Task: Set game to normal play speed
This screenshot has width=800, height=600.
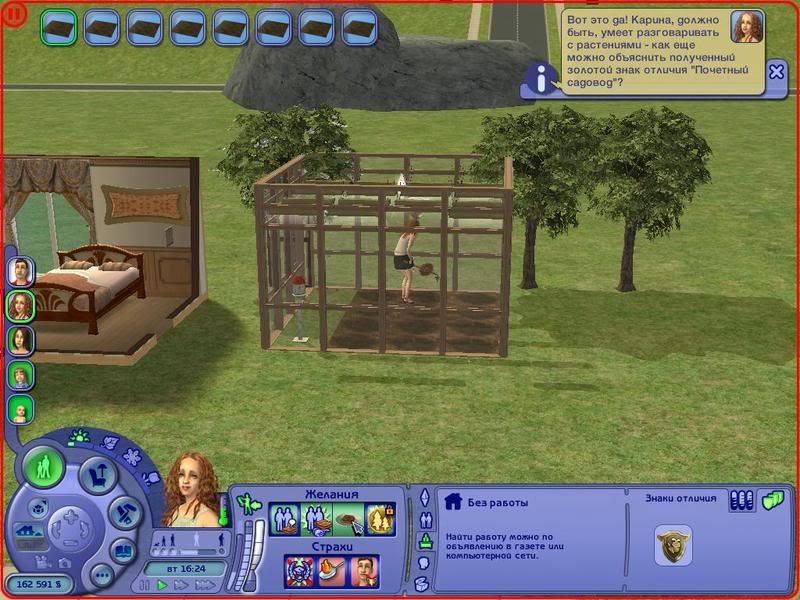Action: tap(163, 585)
